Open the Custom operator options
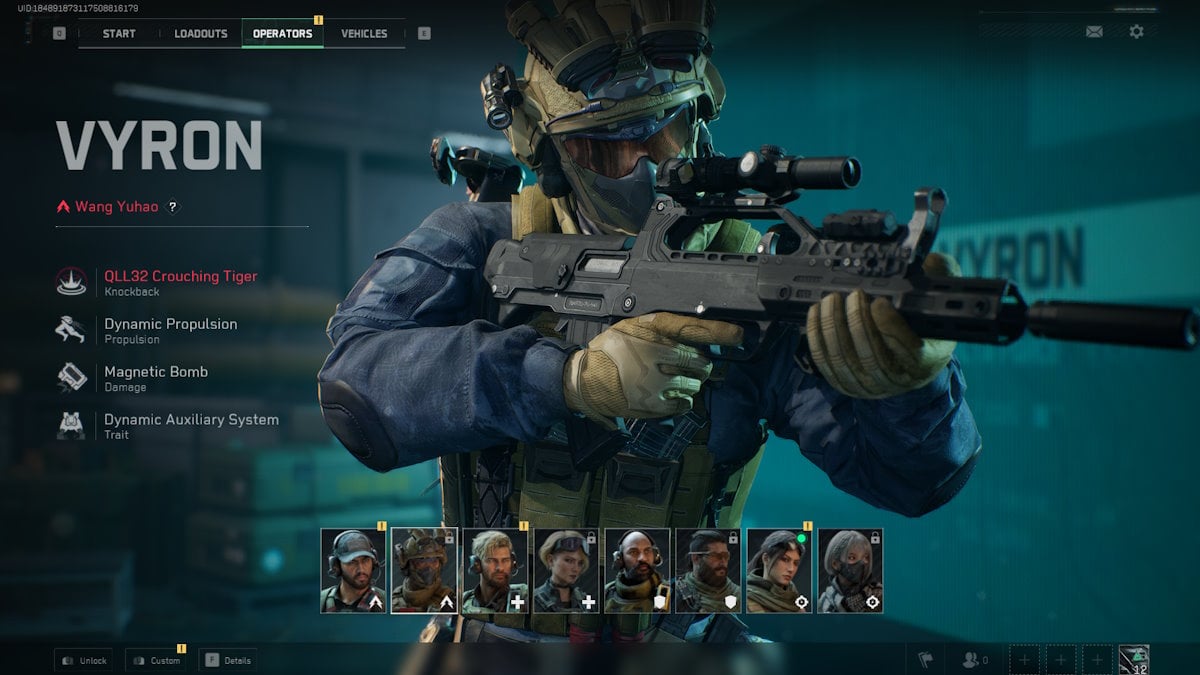Viewport: 1200px width, 675px height. point(156,660)
